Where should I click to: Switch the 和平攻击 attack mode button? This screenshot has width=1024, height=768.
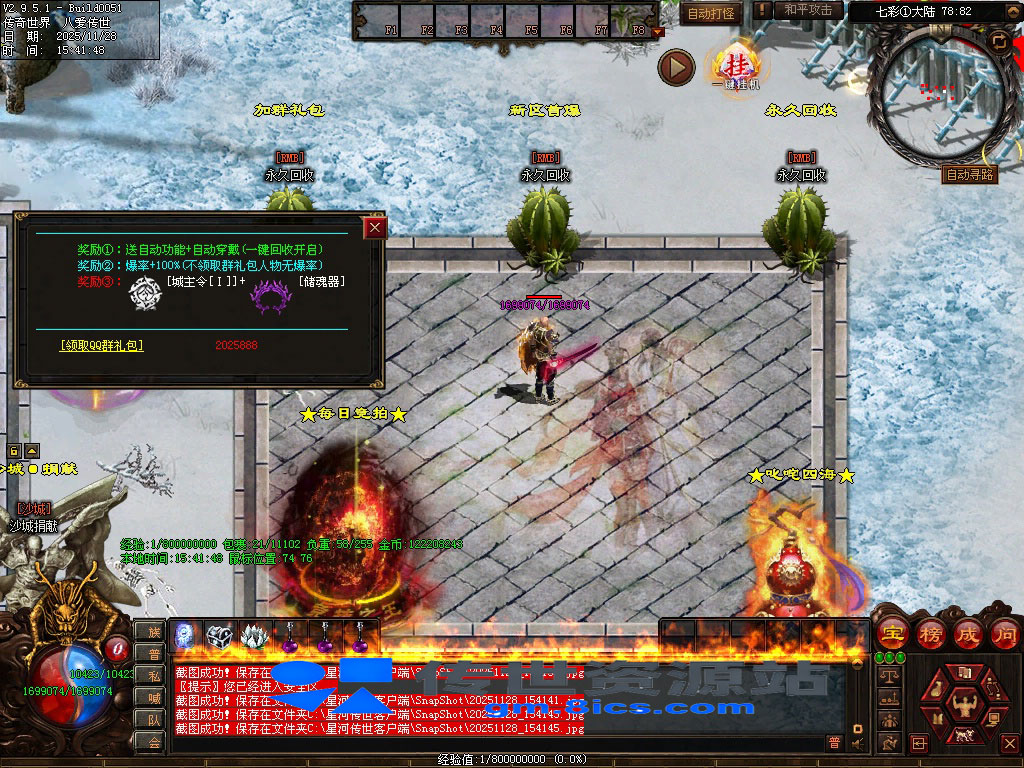808,10
